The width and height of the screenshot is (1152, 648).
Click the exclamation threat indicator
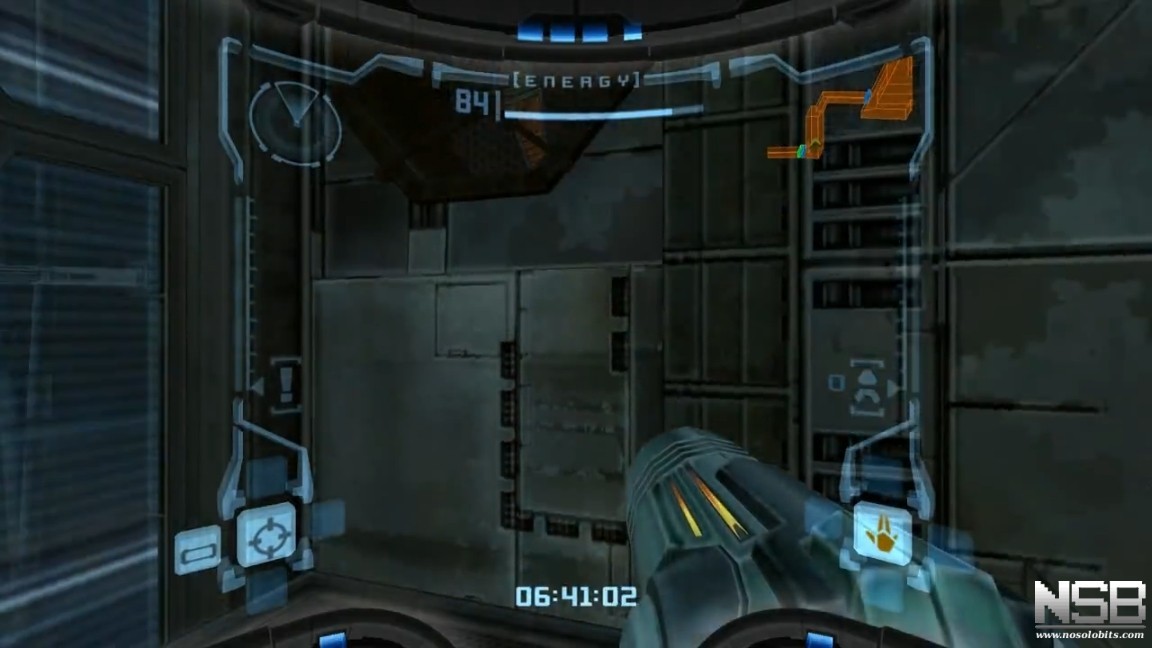pos(286,384)
